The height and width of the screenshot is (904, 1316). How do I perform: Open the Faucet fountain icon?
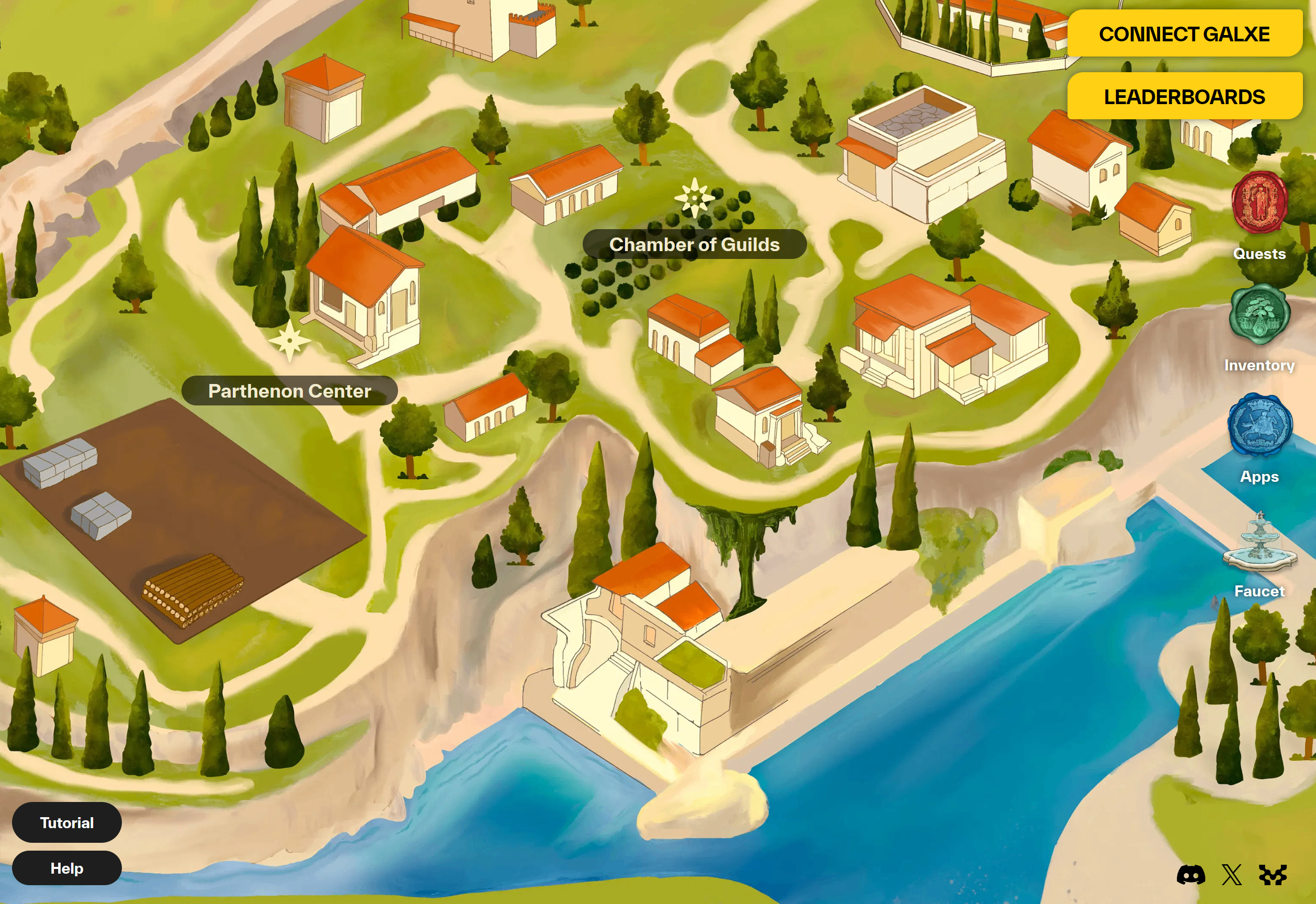1260,541
